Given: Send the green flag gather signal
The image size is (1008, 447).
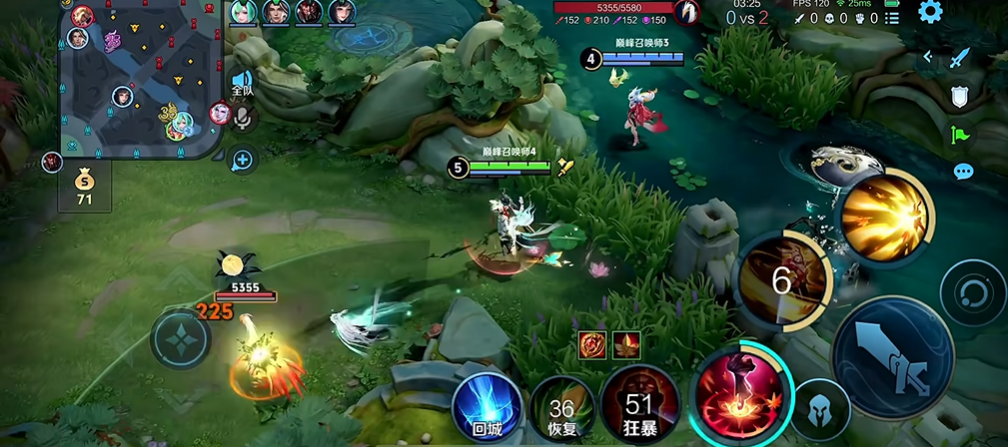Looking at the screenshot, I should (x=961, y=134).
